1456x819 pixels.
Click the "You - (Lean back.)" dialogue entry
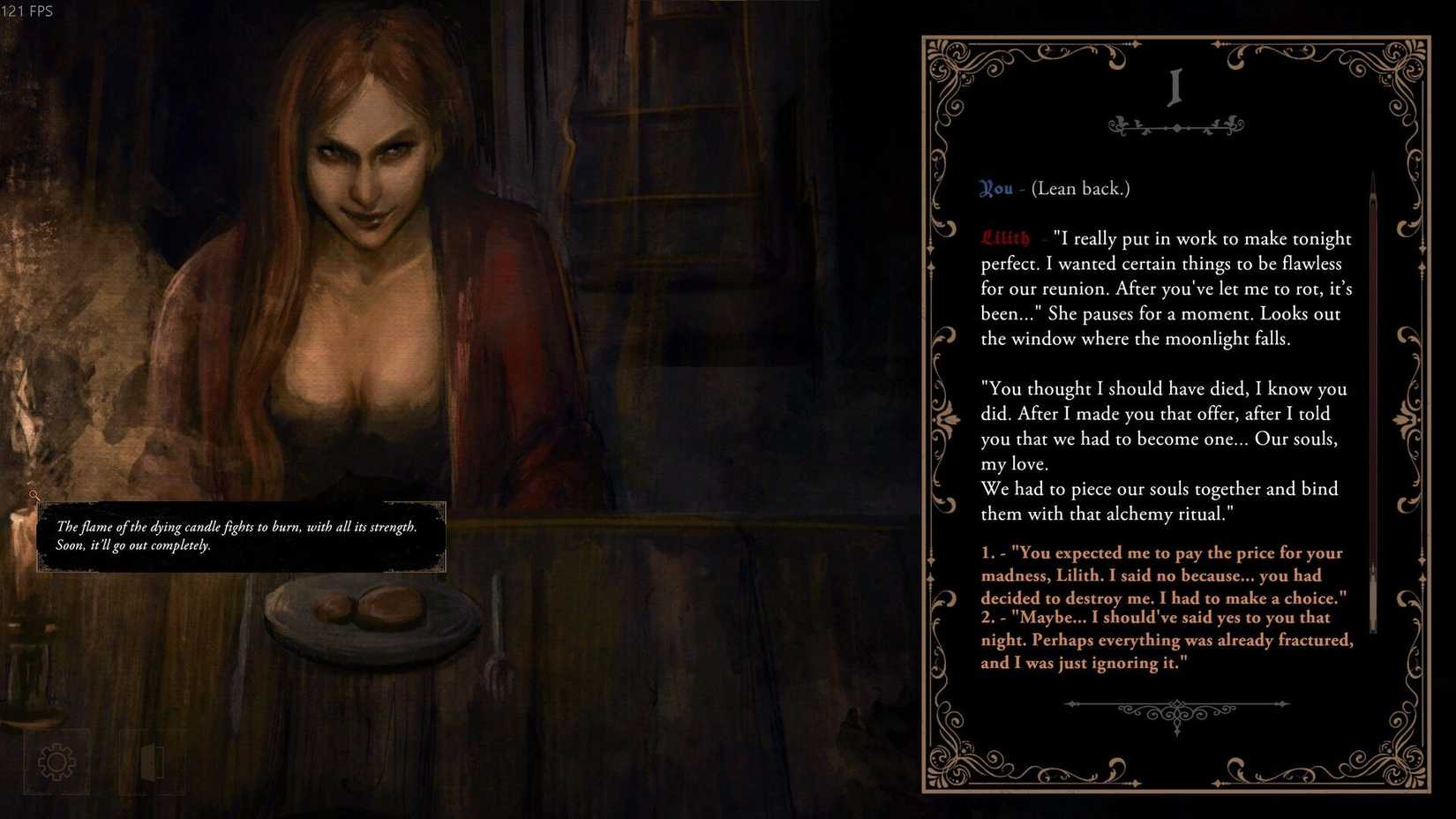(1054, 188)
